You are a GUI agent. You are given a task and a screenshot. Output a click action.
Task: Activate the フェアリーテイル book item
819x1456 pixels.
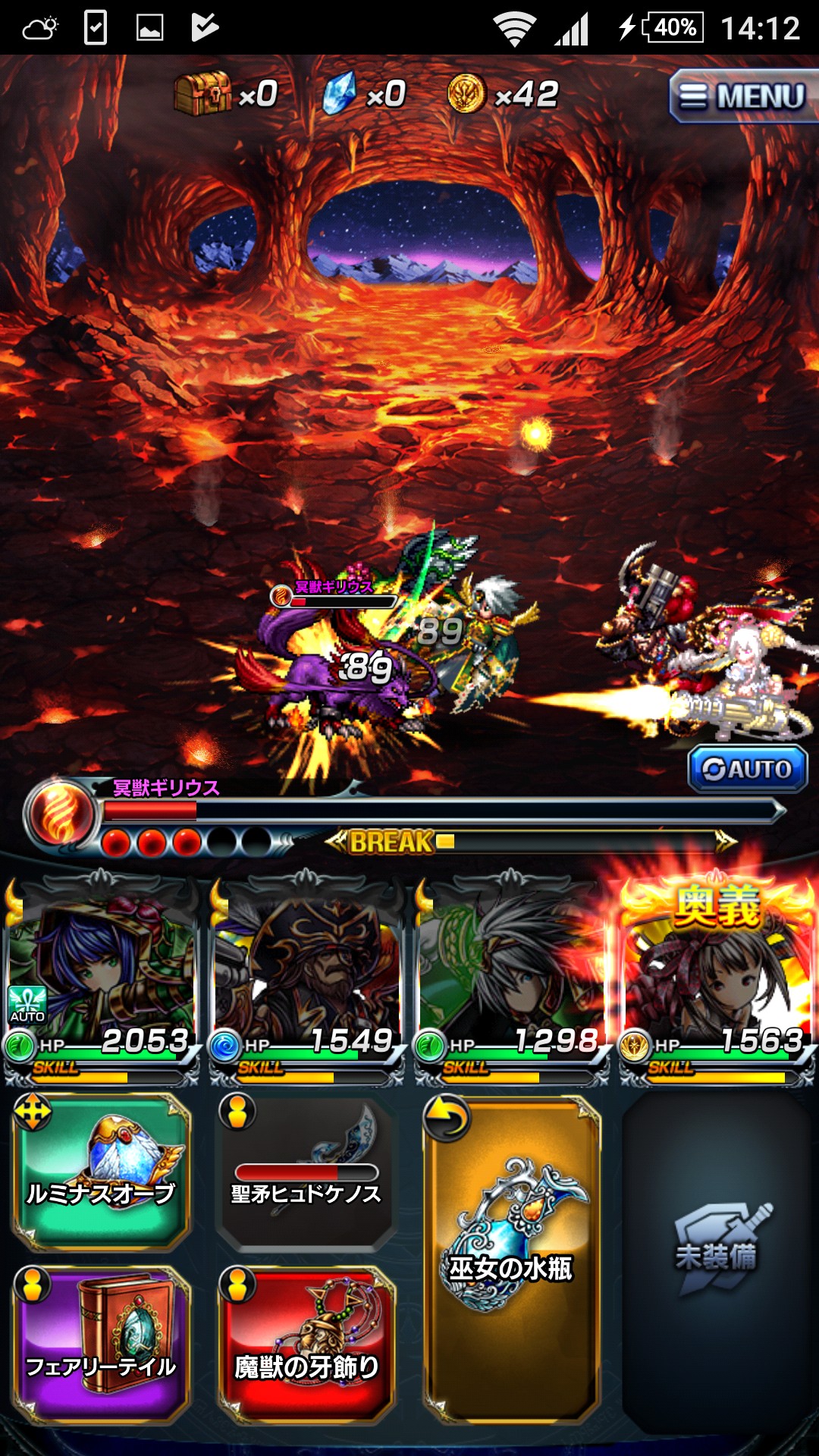(101, 1345)
